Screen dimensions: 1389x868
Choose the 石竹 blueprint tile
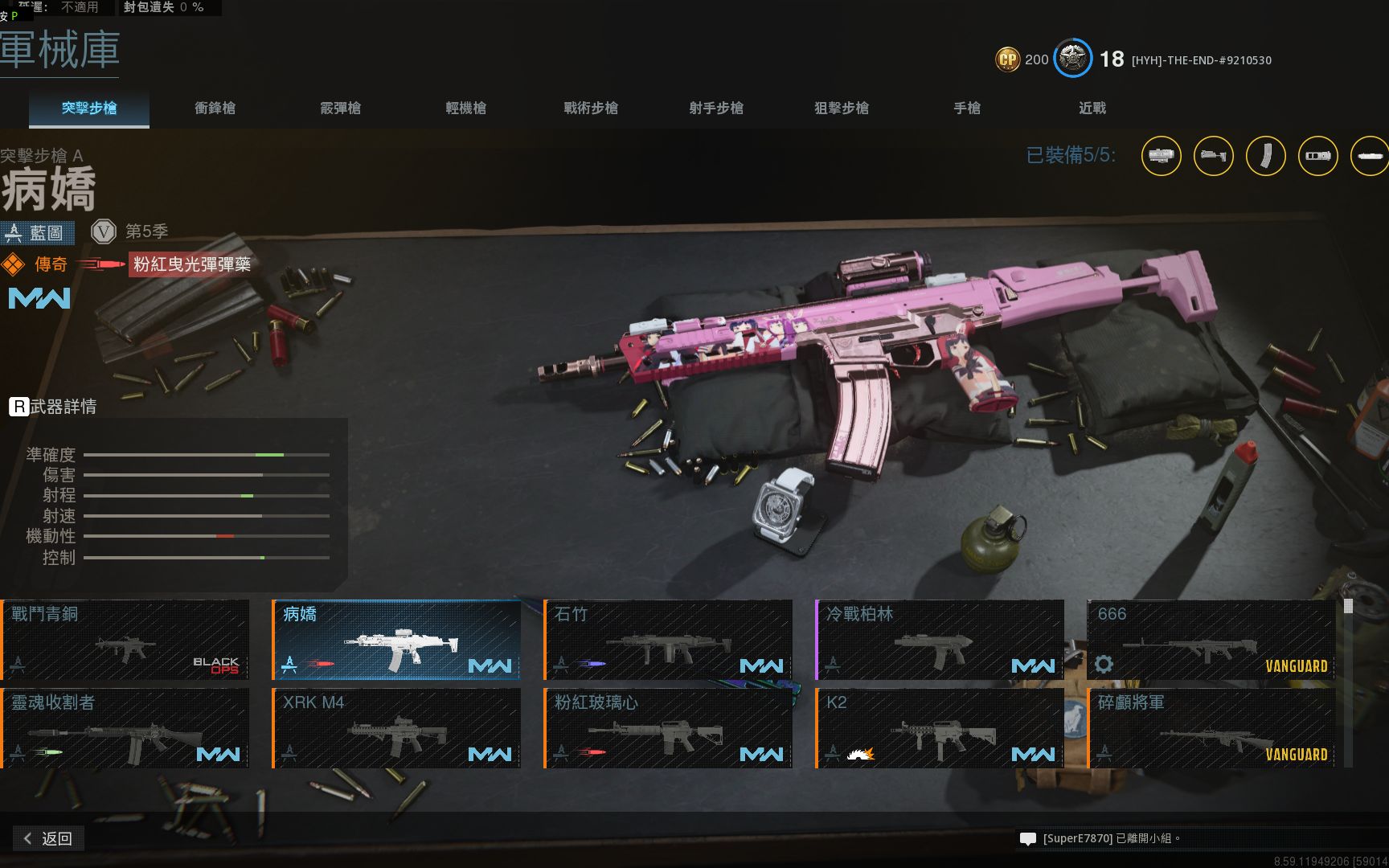tap(668, 640)
